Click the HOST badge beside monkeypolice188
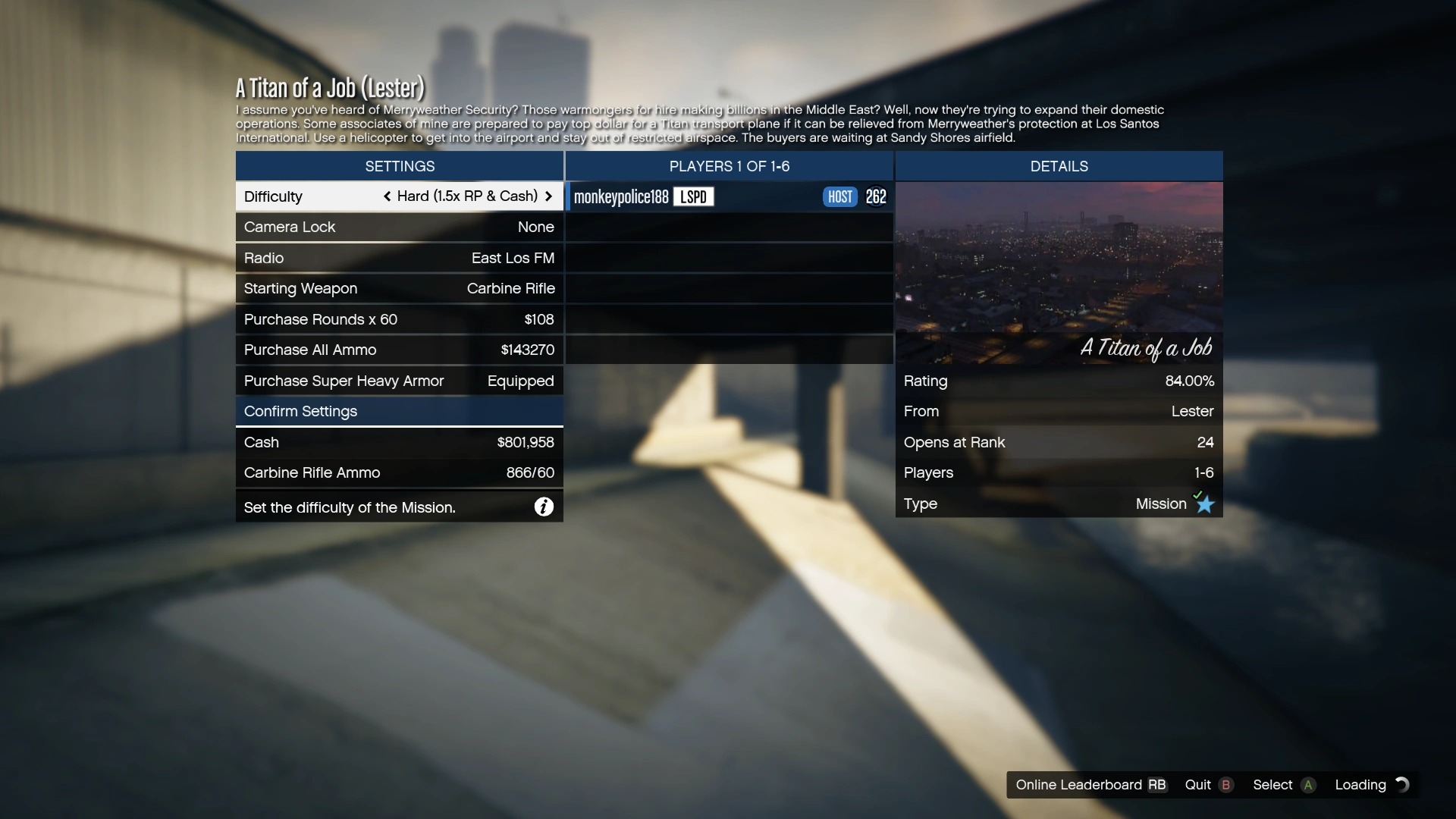The image size is (1456, 819). [839, 196]
